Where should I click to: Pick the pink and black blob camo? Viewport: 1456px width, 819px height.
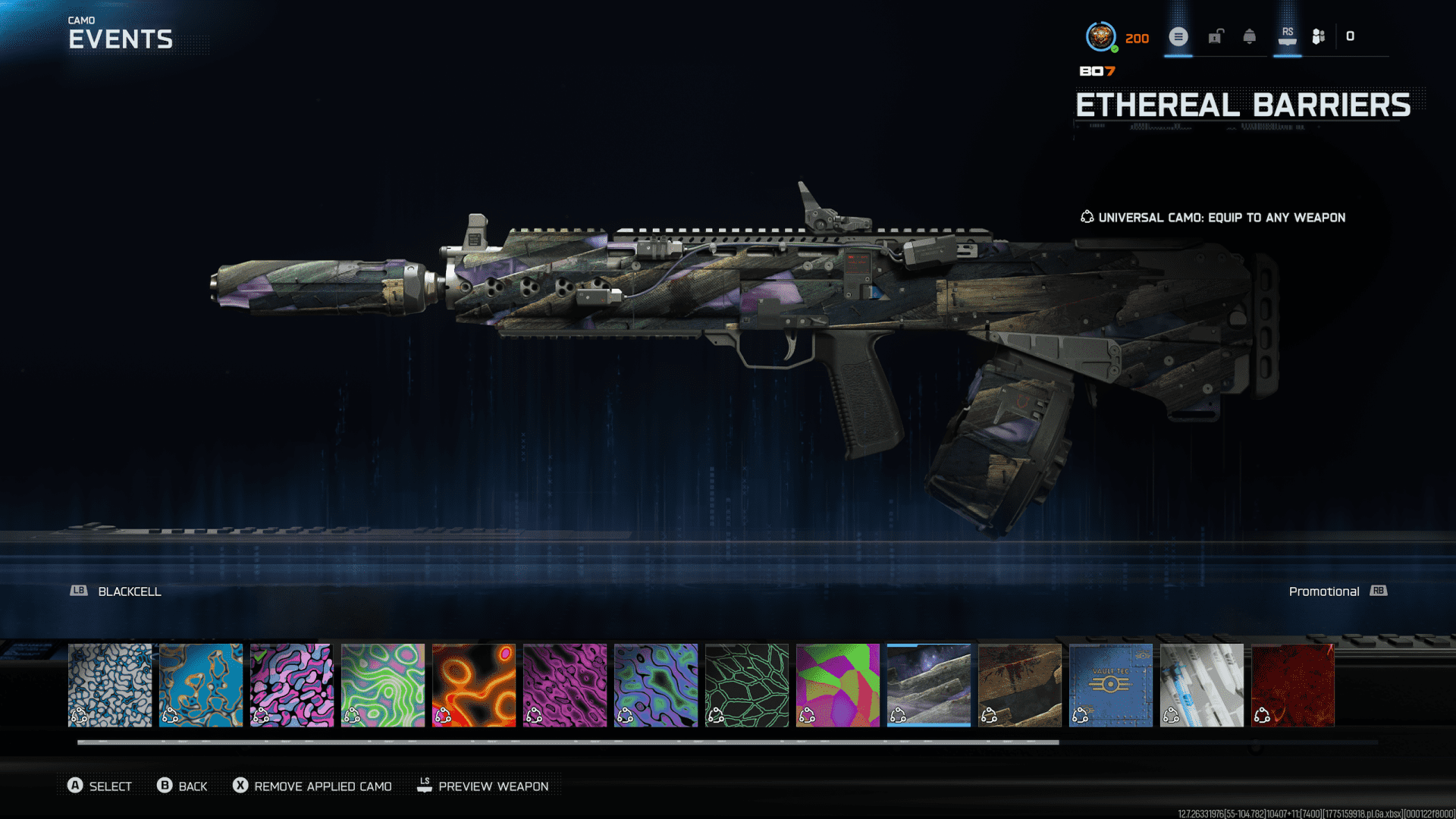point(292,685)
